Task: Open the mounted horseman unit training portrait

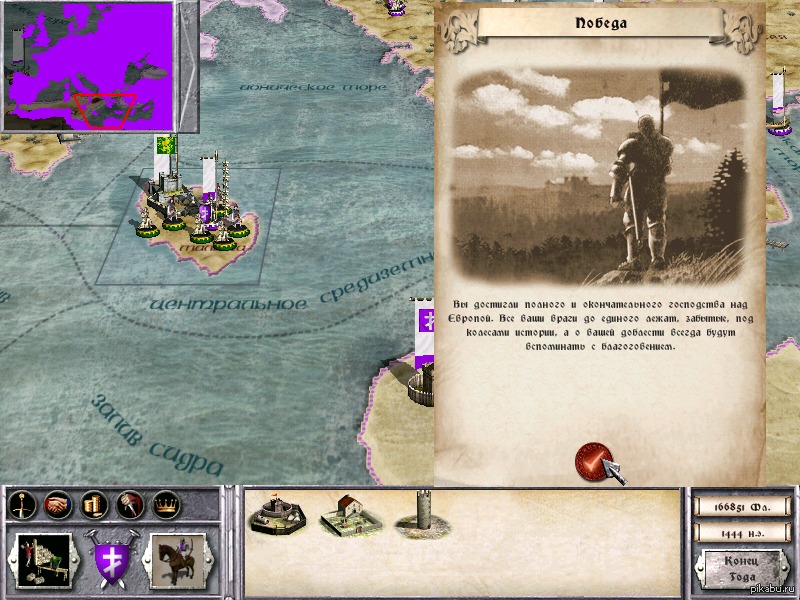Action: [177, 560]
